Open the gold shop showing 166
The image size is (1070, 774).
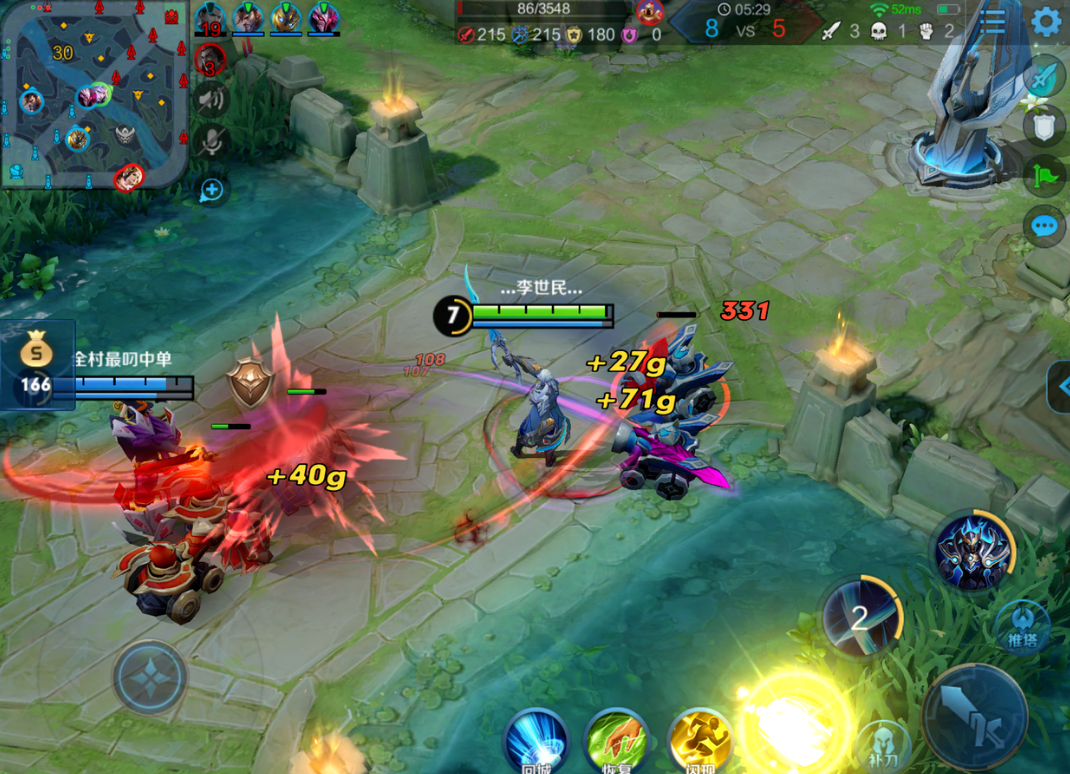tap(36, 365)
